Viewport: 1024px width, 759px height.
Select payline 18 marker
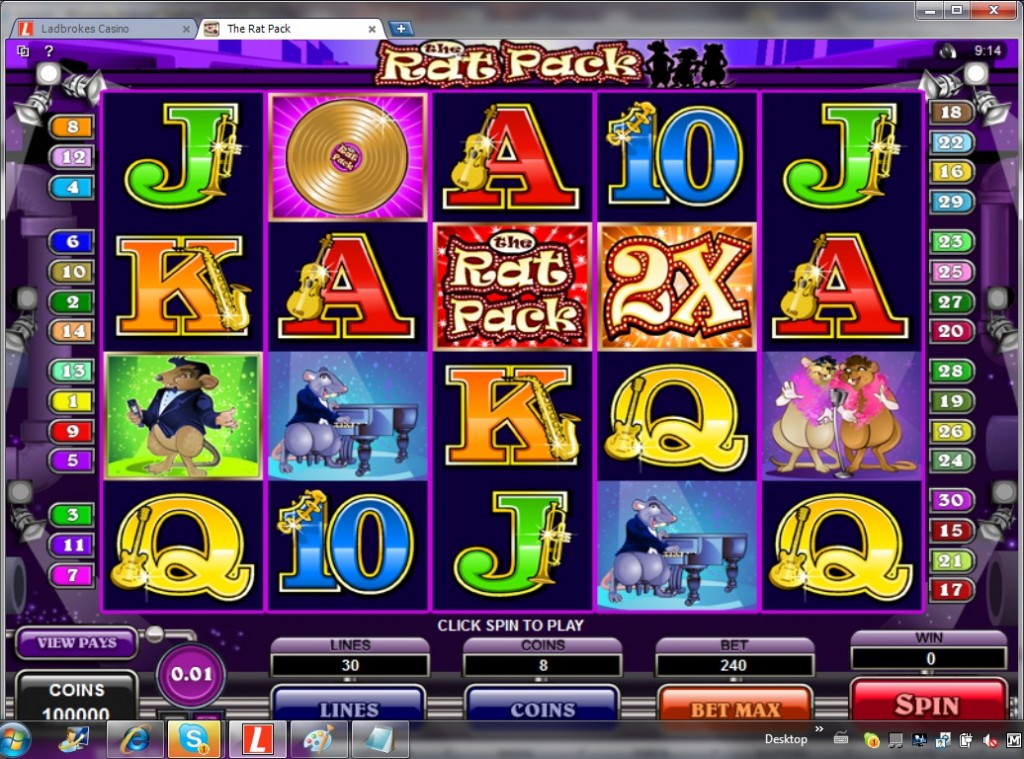pos(951,112)
